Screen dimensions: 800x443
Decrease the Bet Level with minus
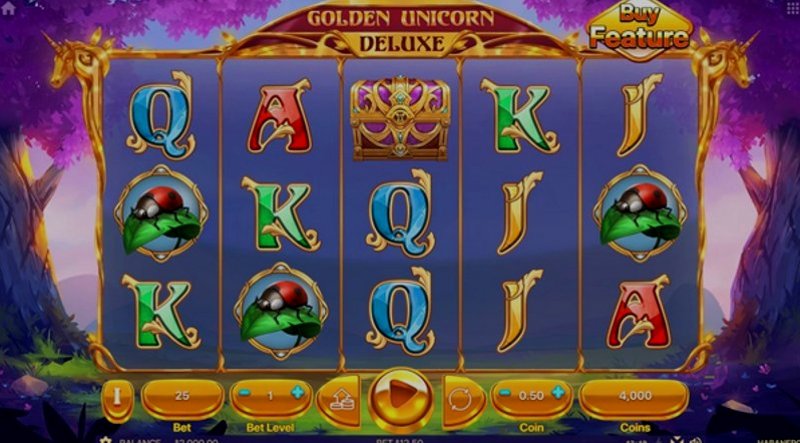tap(241, 394)
